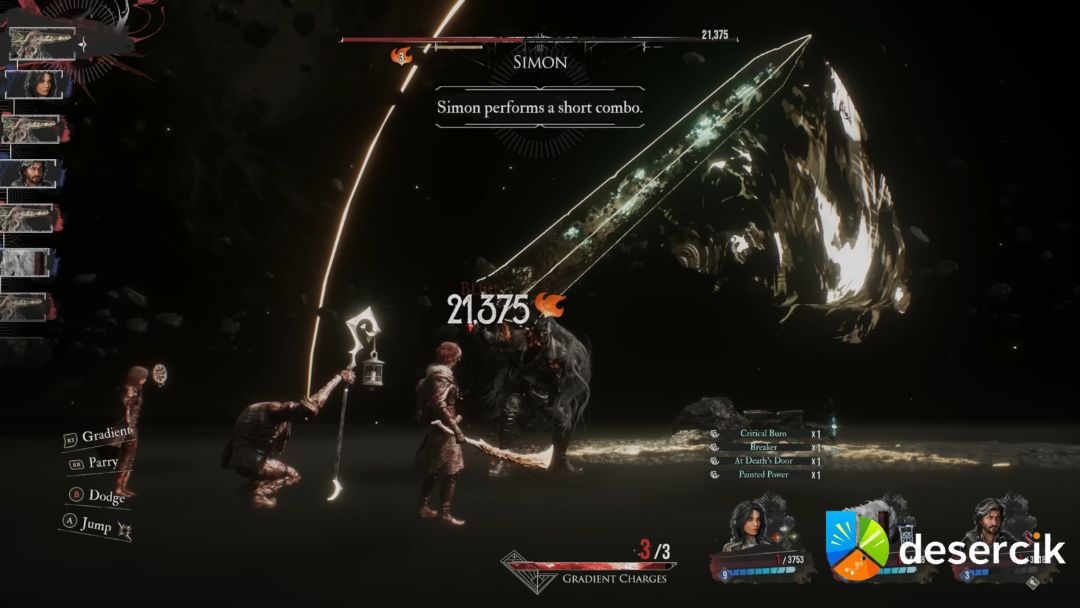Inspect the Breaker effect entry
The width and height of the screenshot is (1080, 608).
tap(763, 448)
